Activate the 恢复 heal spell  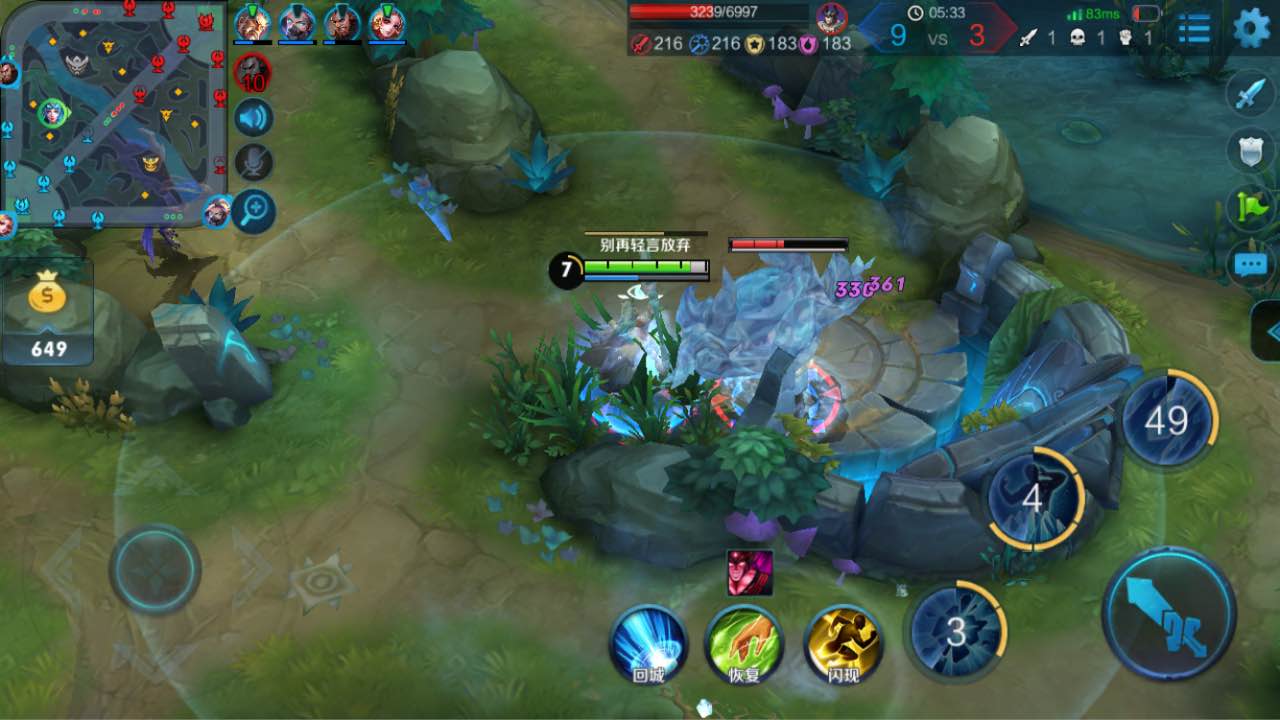pyautogui.click(x=744, y=643)
